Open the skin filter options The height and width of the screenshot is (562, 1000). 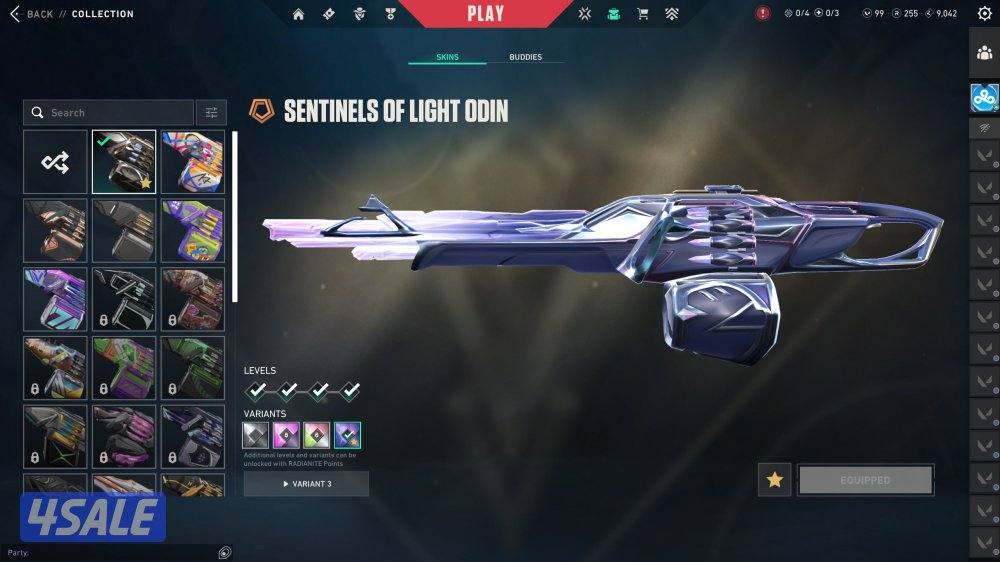click(211, 113)
